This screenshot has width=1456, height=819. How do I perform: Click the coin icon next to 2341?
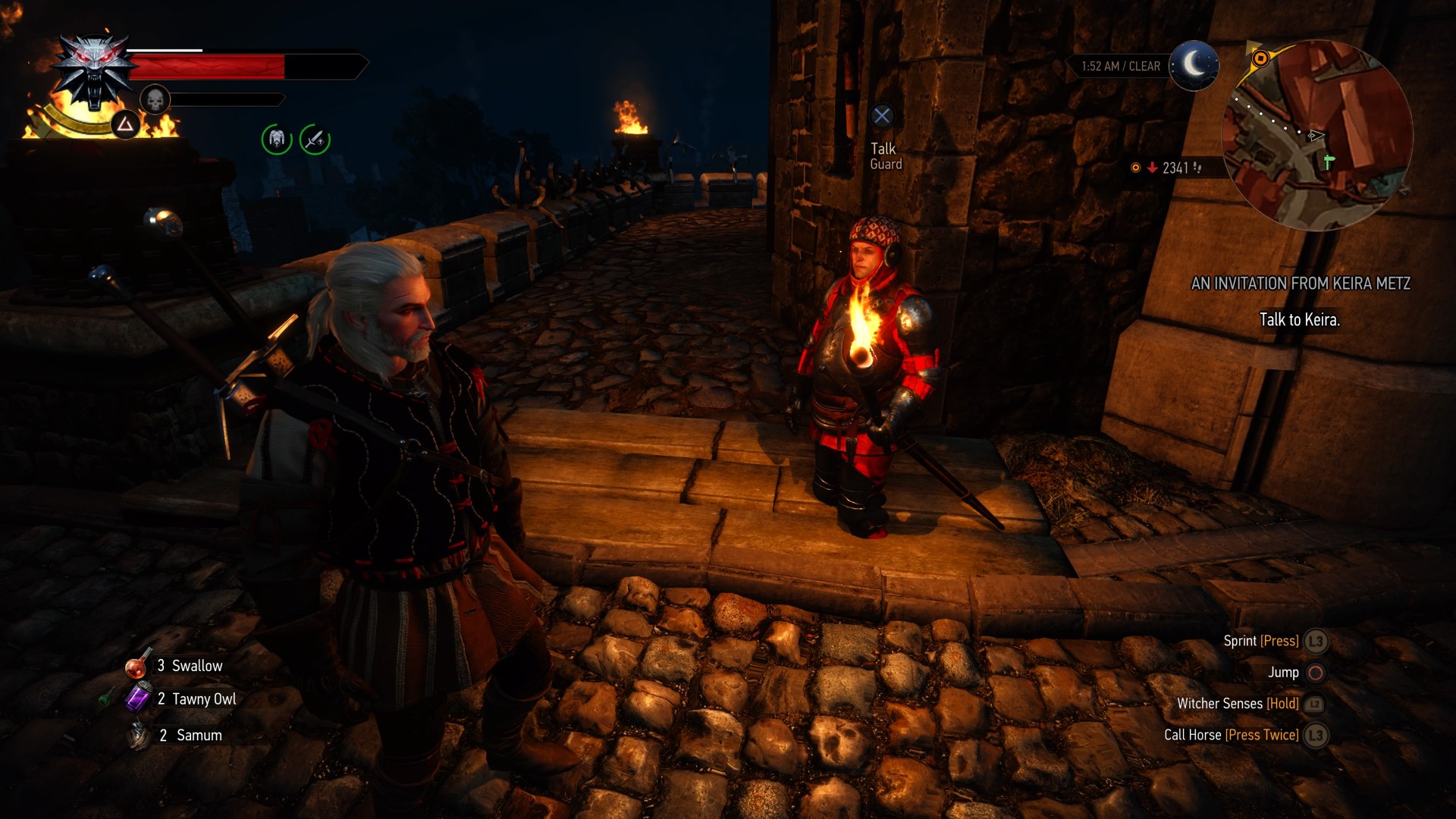pos(1136,169)
